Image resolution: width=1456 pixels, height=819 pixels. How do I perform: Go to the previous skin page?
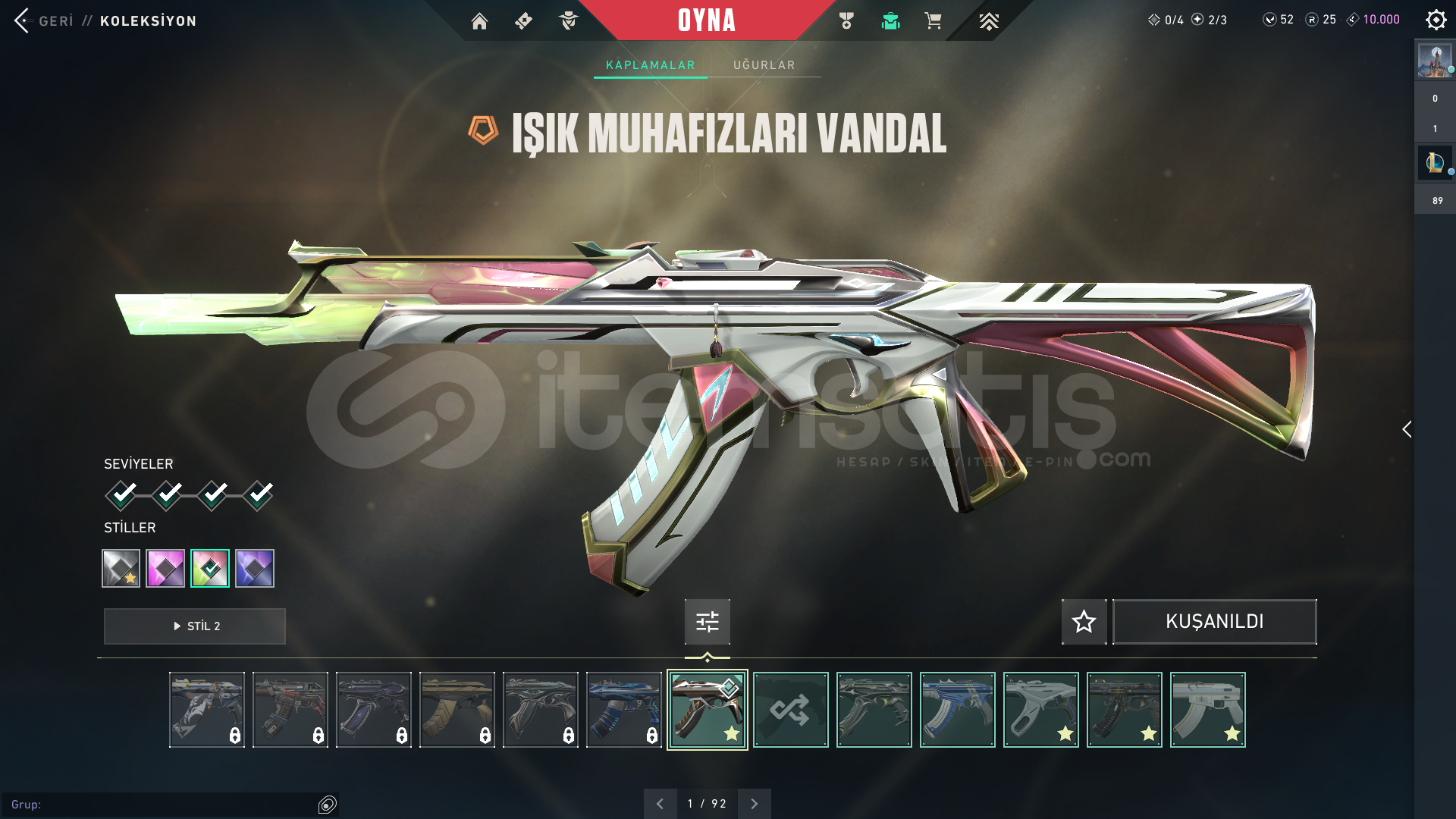point(660,804)
